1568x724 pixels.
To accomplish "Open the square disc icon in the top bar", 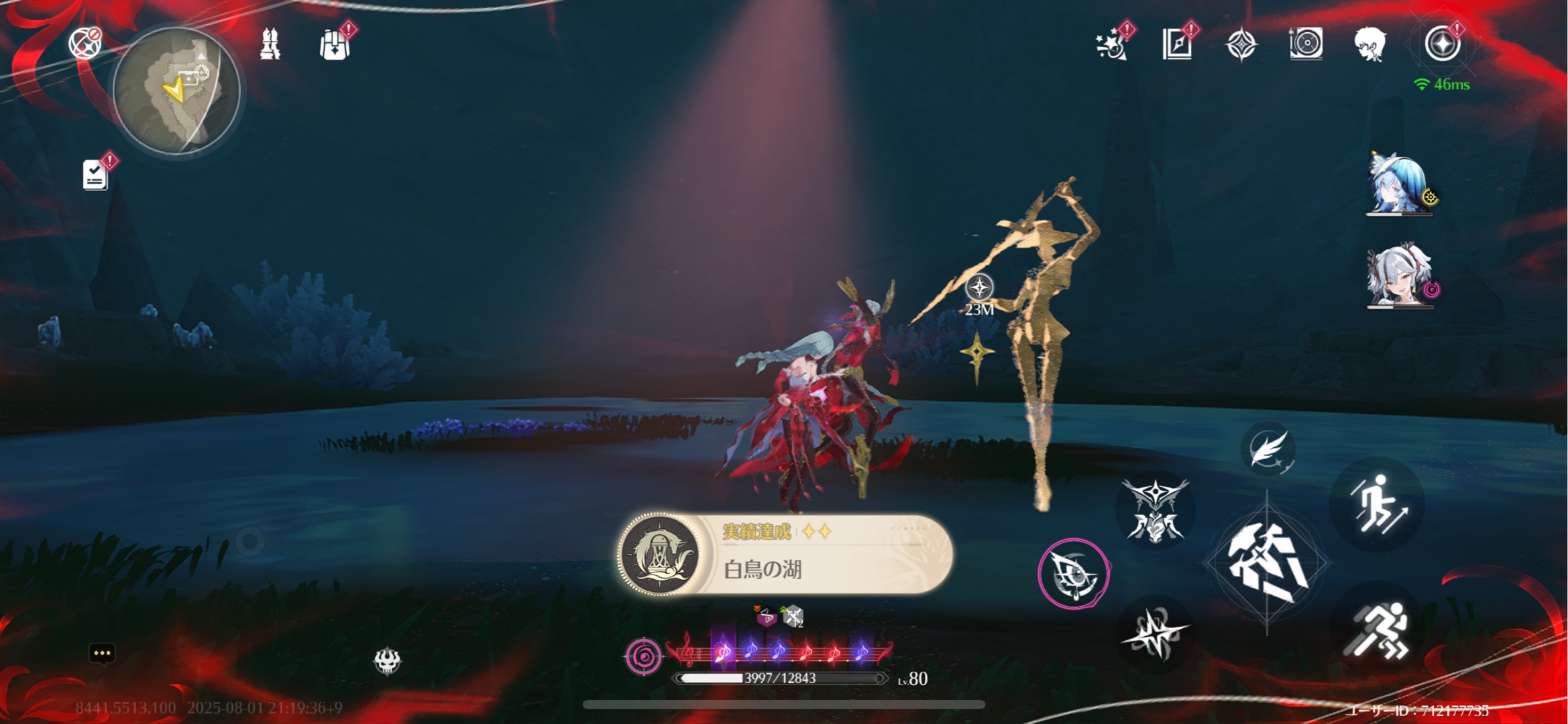I will coord(1306,44).
